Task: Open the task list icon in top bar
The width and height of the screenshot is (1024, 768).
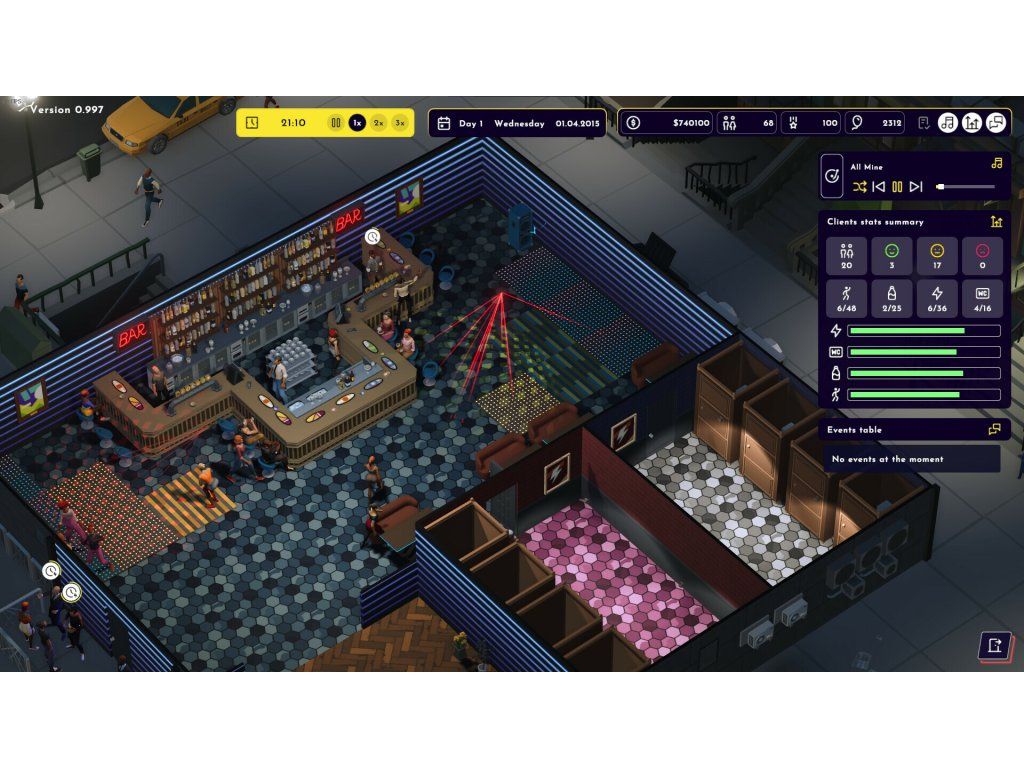Action: pos(924,123)
